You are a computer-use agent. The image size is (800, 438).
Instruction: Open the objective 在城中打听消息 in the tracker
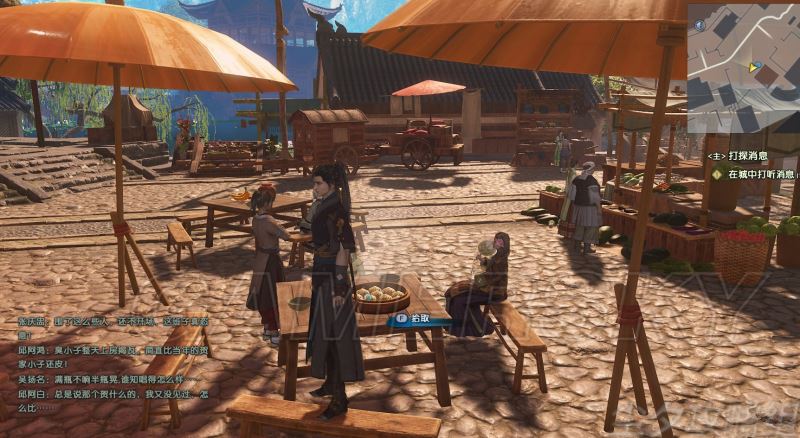coord(761,174)
